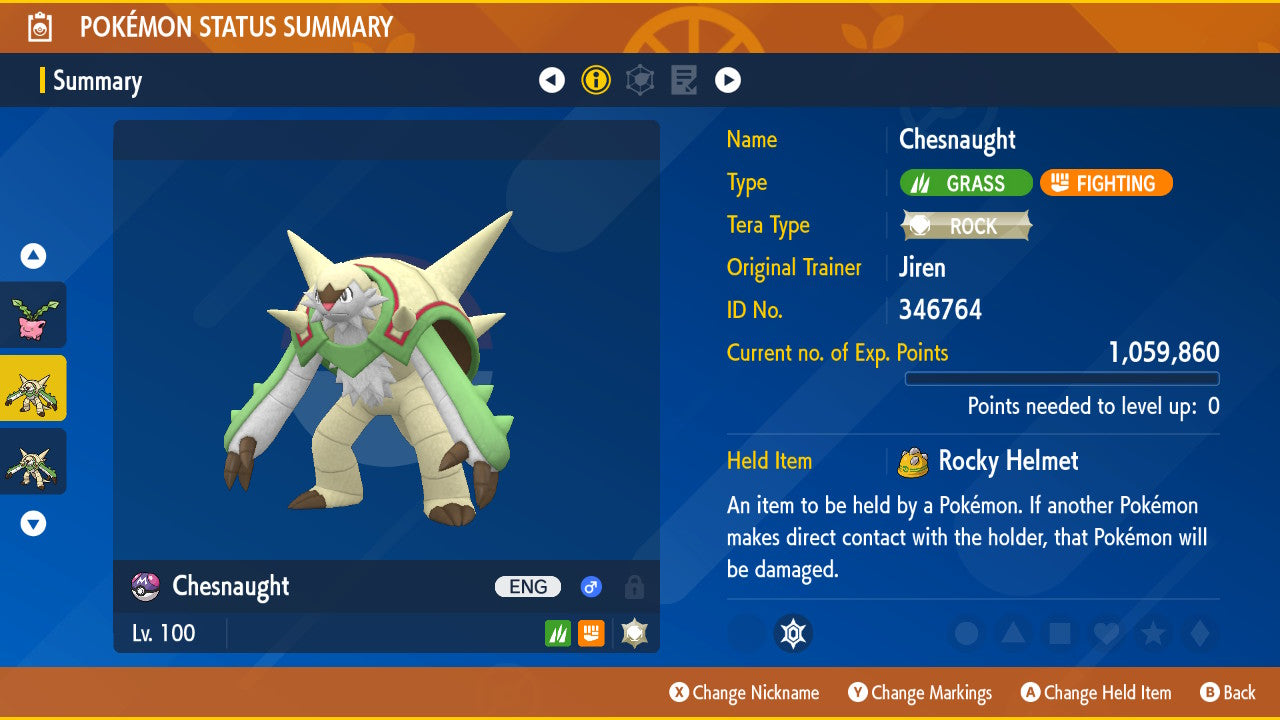Open Change Markings option
Image resolution: width=1280 pixels, height=720 pixels.
(920, 693)
